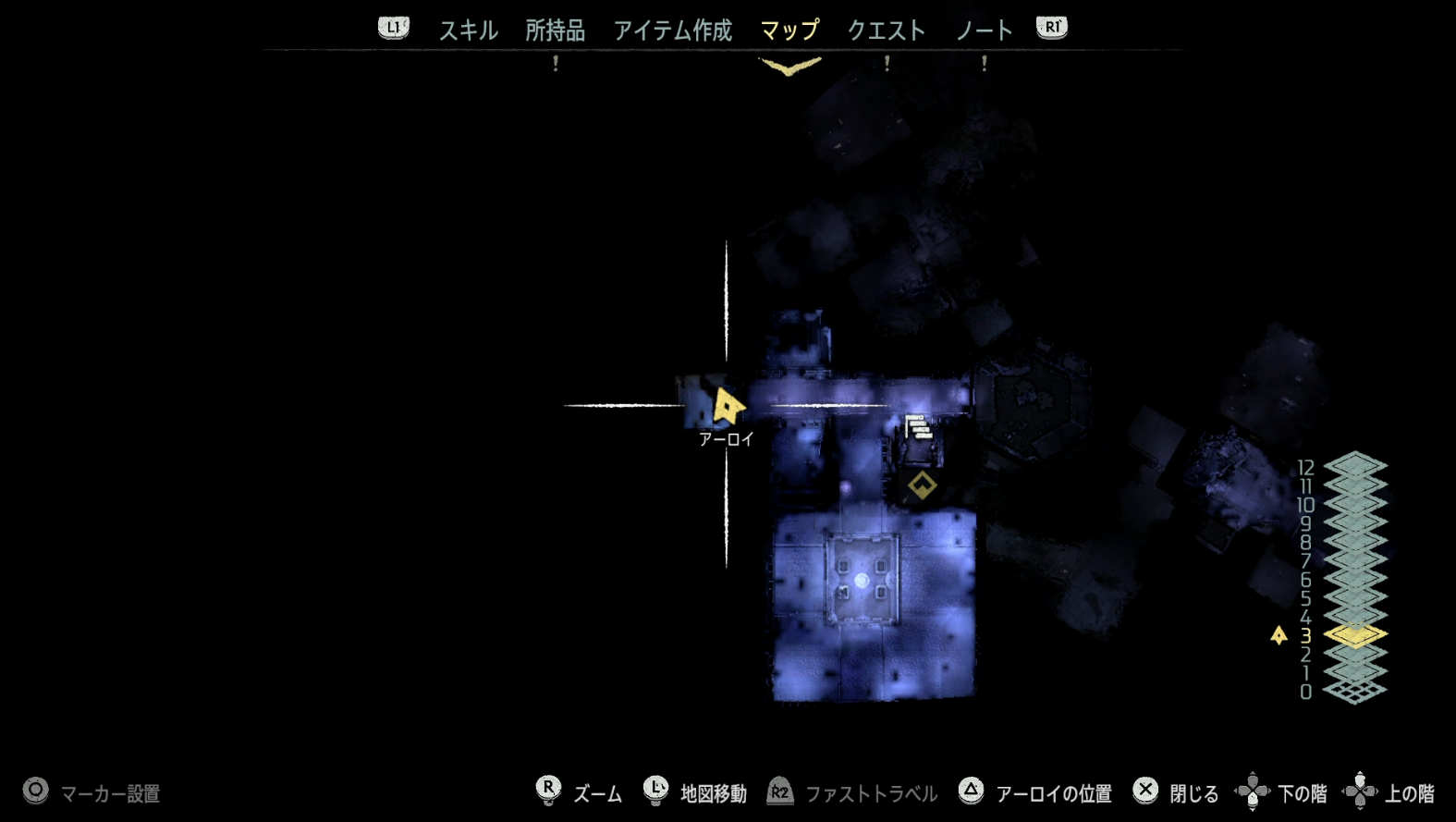Click the L1 shoulder button icon
This screenshot has height=822, width=1456.
click(392, 29)
